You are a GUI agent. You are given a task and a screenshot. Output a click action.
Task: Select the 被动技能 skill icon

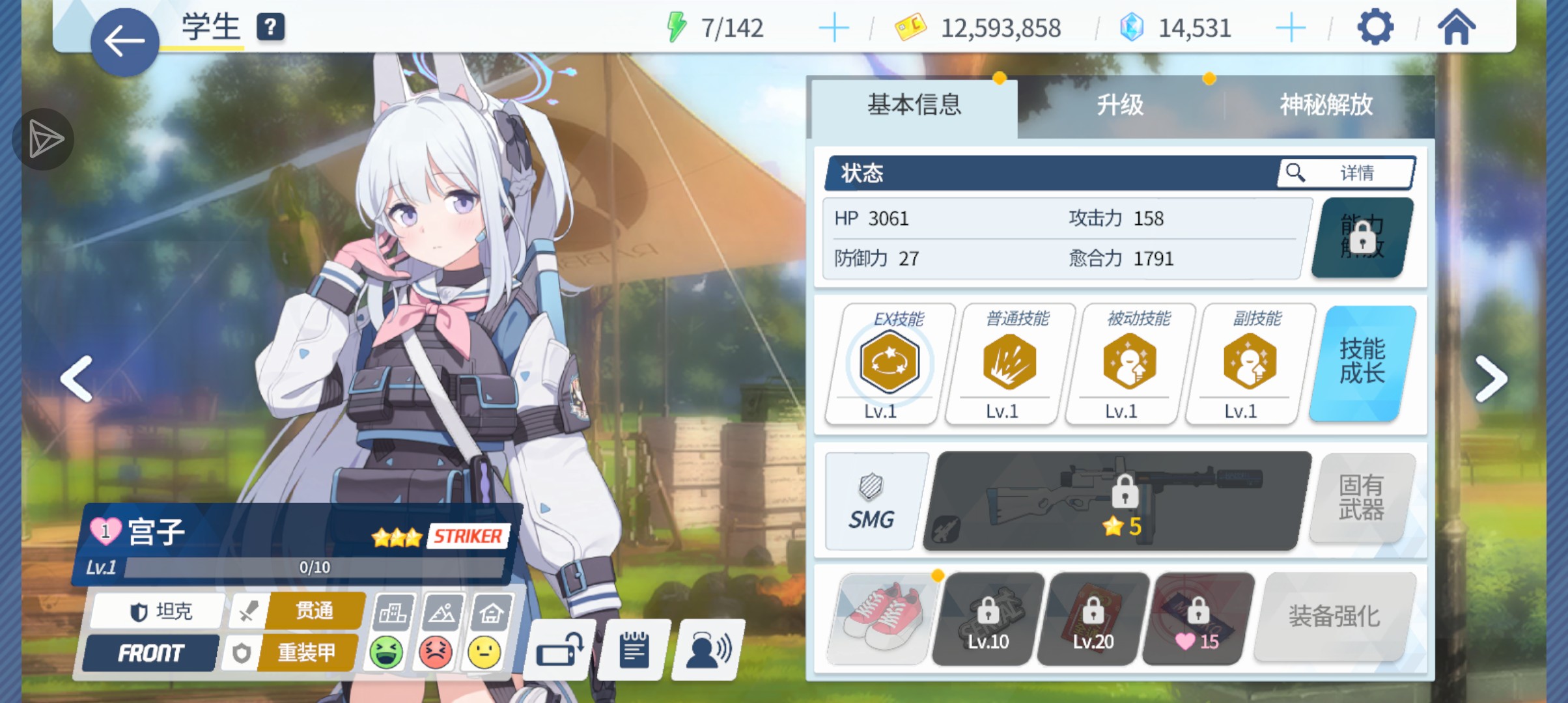tap(1129, 363)
